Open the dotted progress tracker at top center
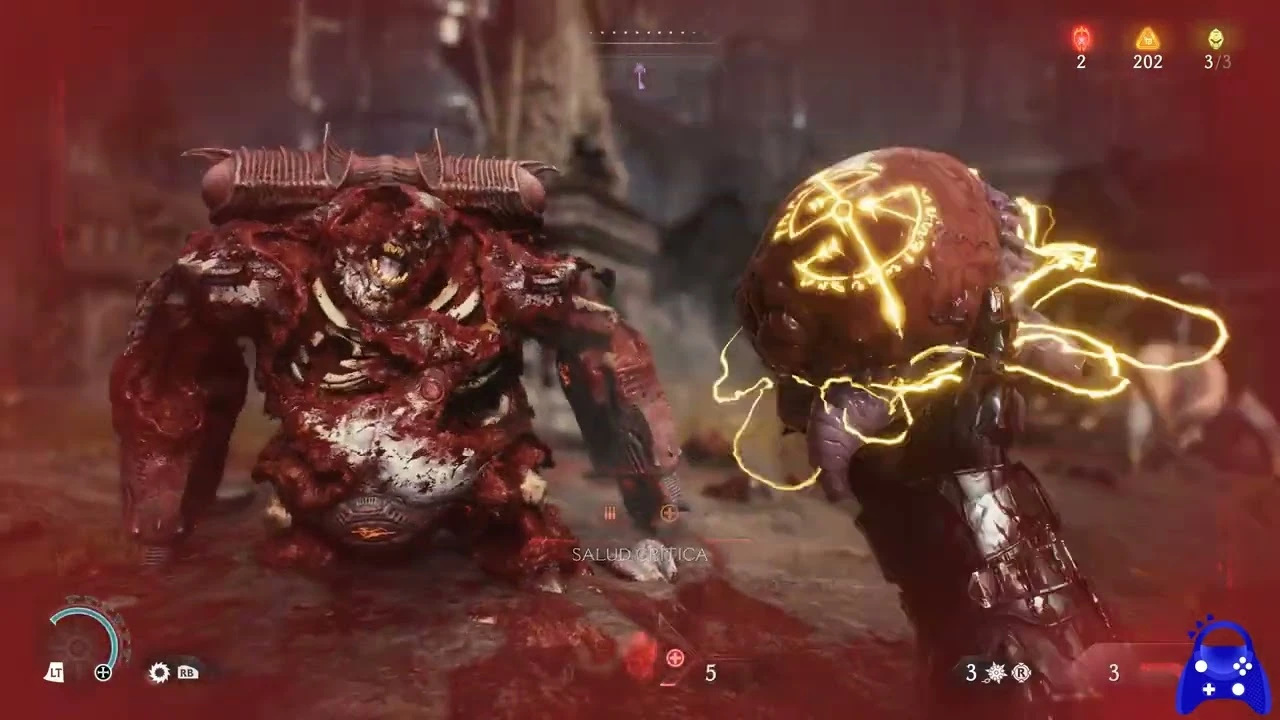This screenshot has width=1280, height=720. [x=640, y=31]
